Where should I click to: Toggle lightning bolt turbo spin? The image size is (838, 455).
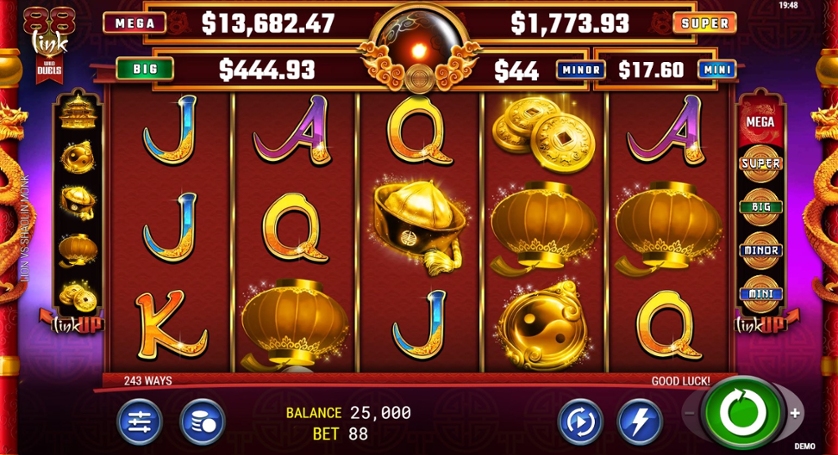tap(639, 421)
